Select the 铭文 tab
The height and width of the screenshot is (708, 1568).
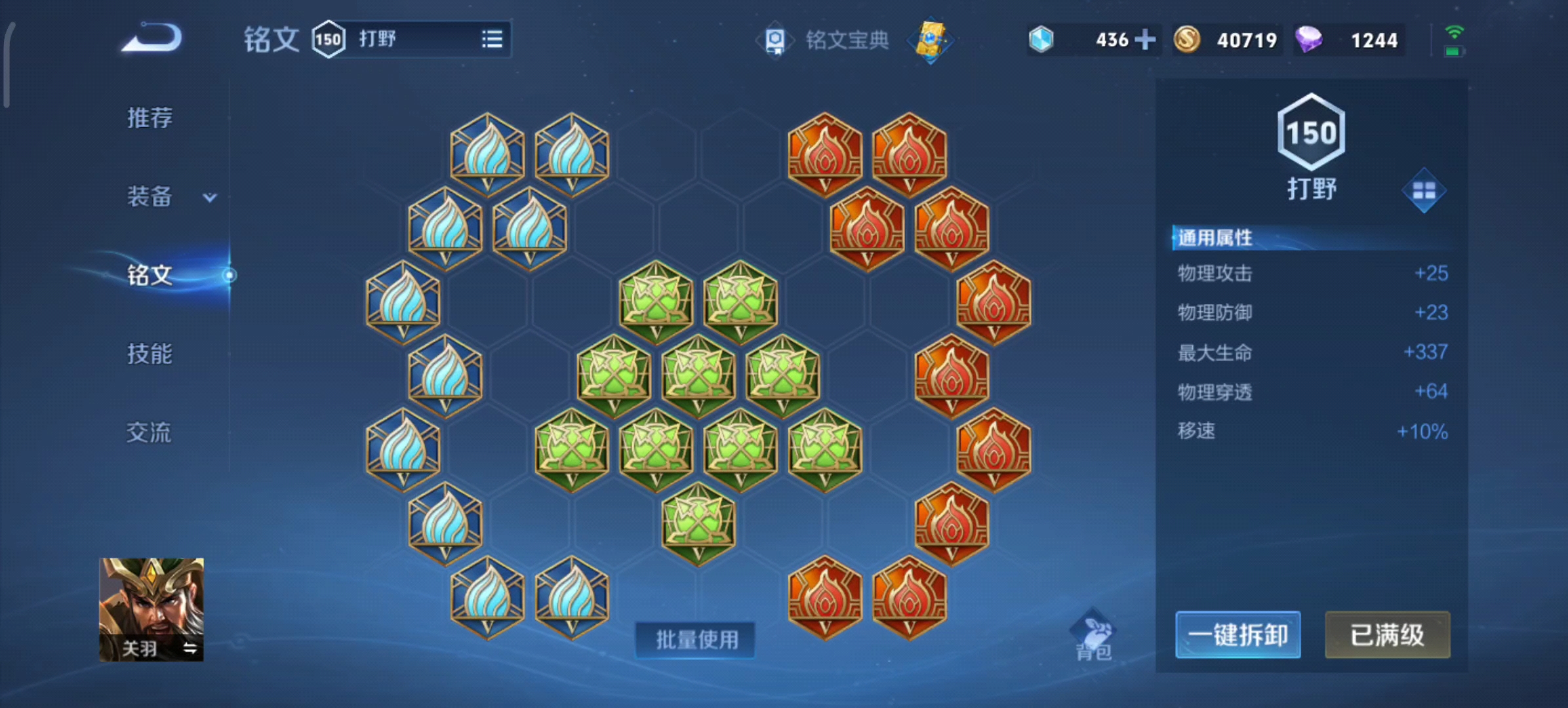150,275
